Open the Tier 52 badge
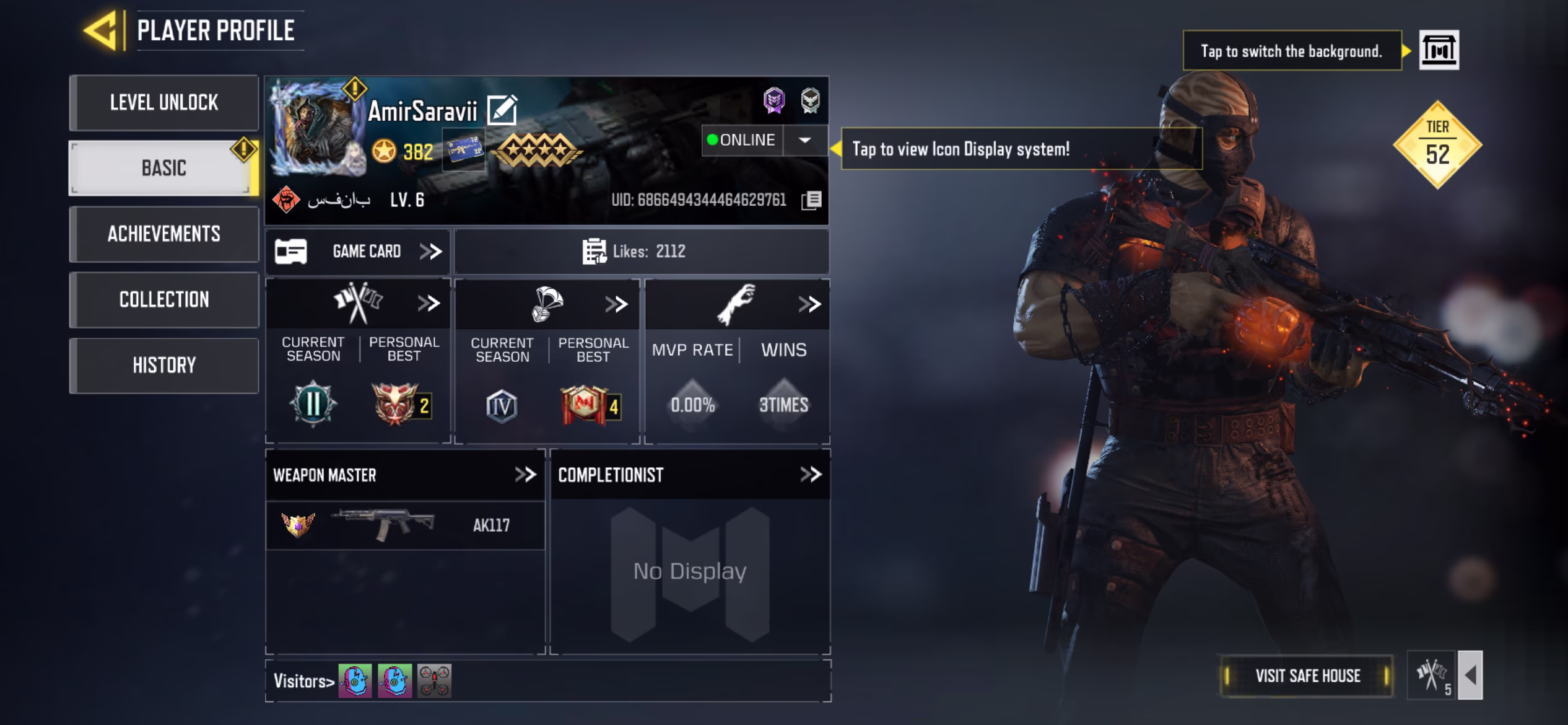Viewport: 1568px width, 725px height. (1437, 145)
